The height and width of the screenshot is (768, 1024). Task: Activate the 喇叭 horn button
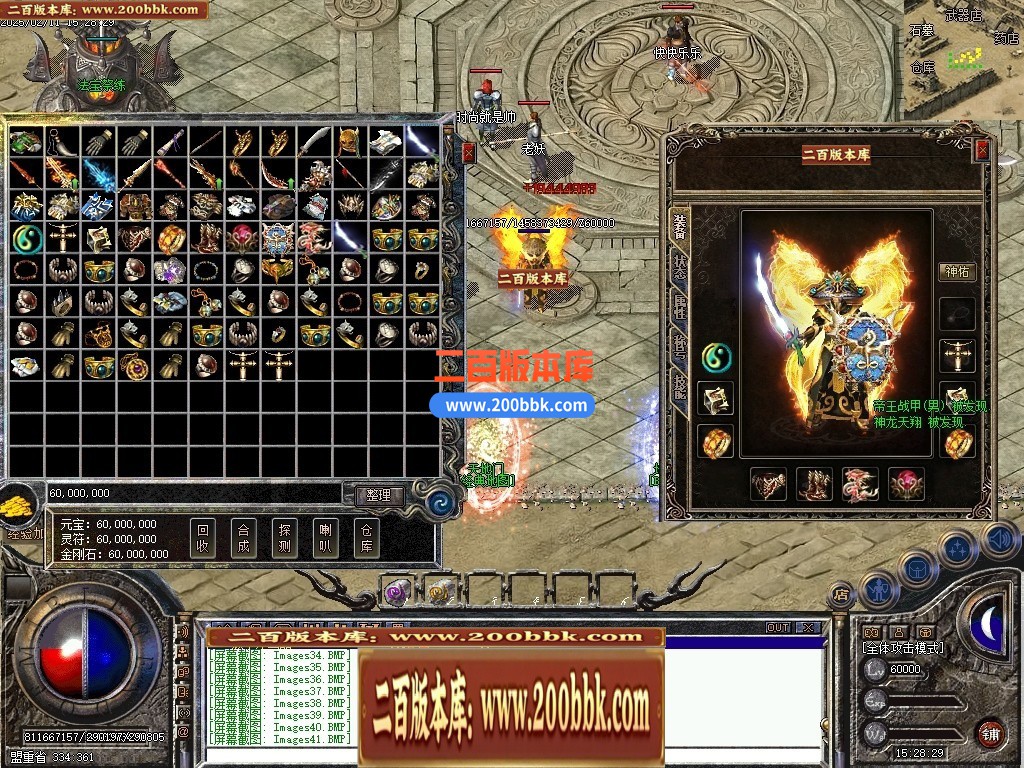[325, 538]
